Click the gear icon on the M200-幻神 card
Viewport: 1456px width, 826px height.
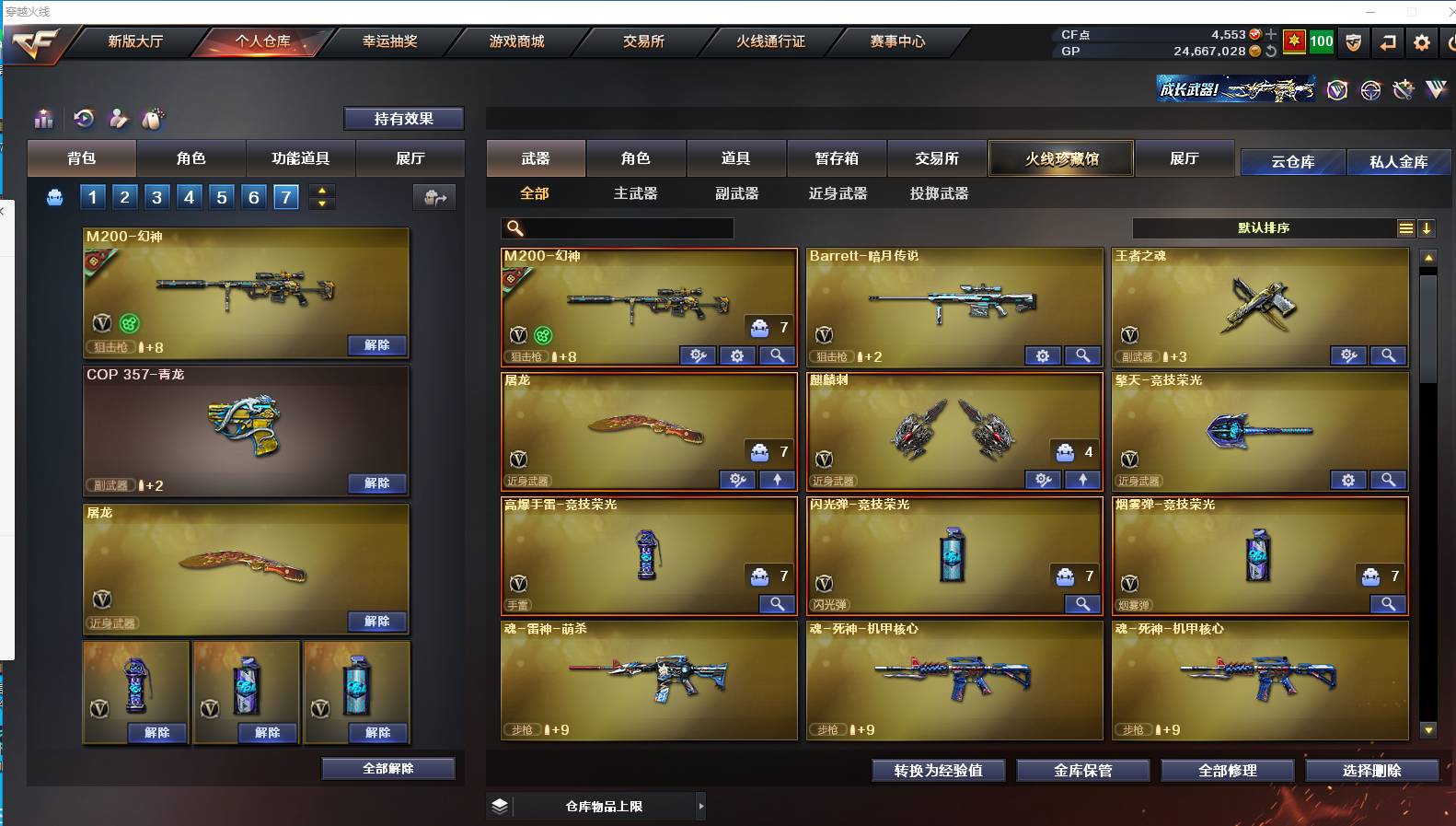[x=738, y=355]
